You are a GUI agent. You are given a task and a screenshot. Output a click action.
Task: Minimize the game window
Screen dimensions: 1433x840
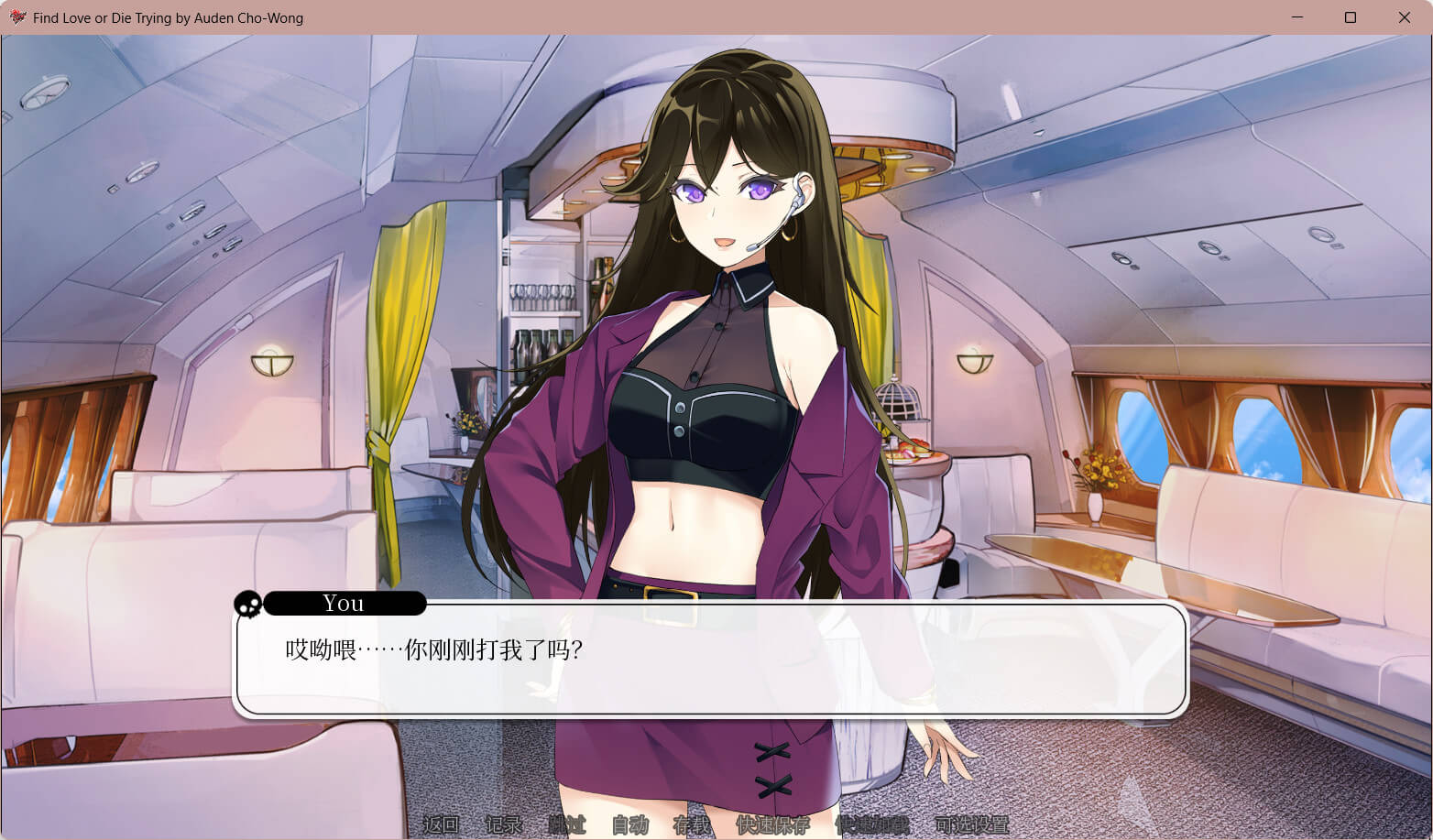[1297, 17]
